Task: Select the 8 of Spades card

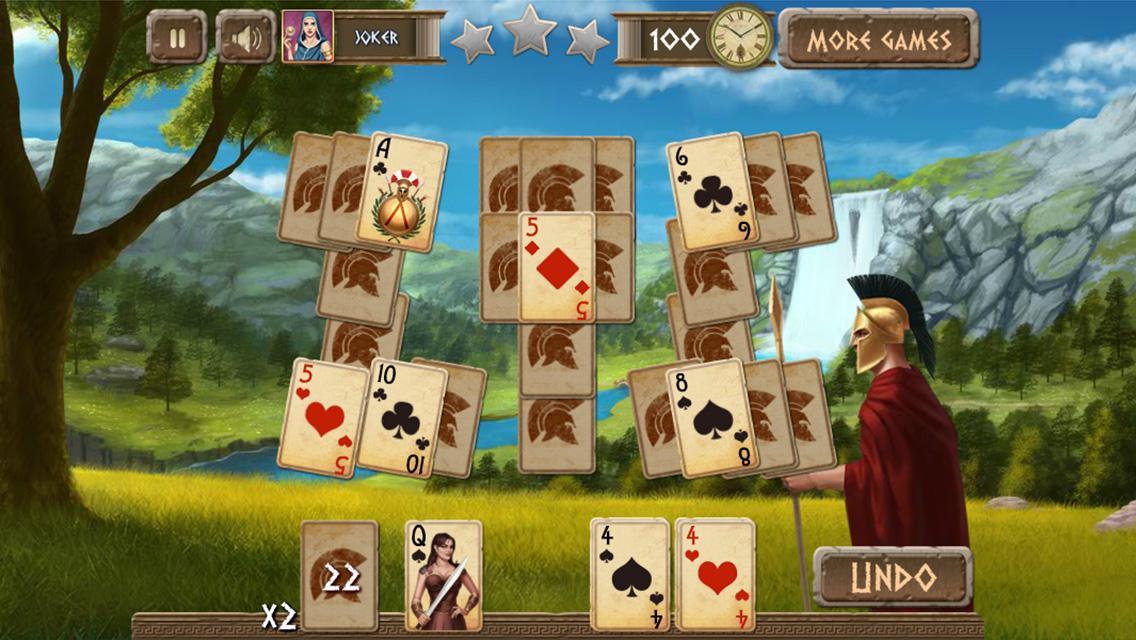Action: [712, 416]
